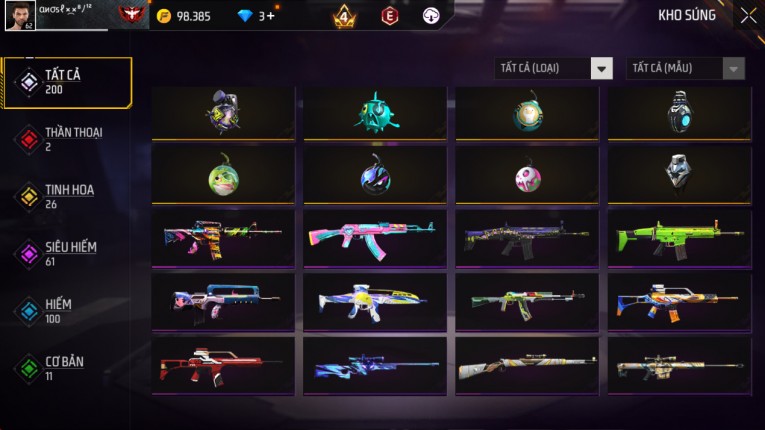Viewport: 765px width, 430px height.
Task: Select the blue sniper rifle skin
Action: pyautogui.click(x=375, y=365)
